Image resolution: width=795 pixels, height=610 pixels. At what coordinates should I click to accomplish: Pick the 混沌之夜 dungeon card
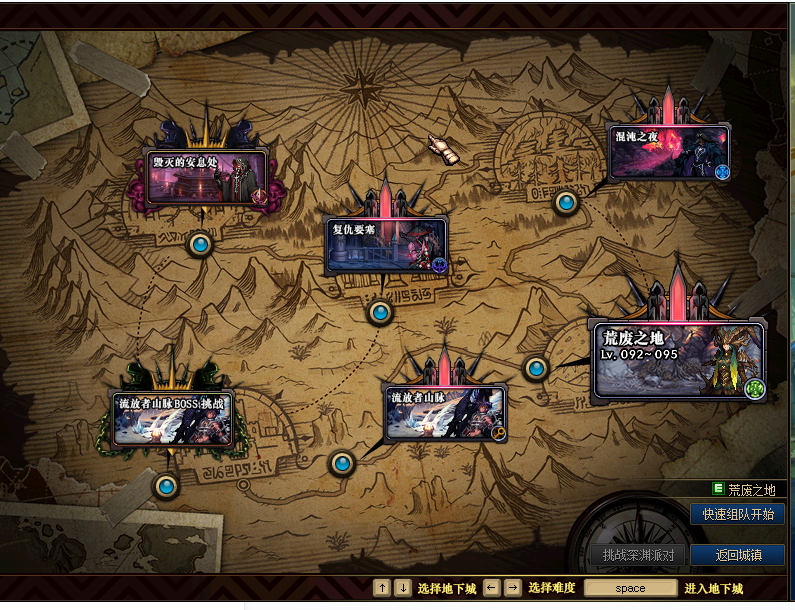669,152
